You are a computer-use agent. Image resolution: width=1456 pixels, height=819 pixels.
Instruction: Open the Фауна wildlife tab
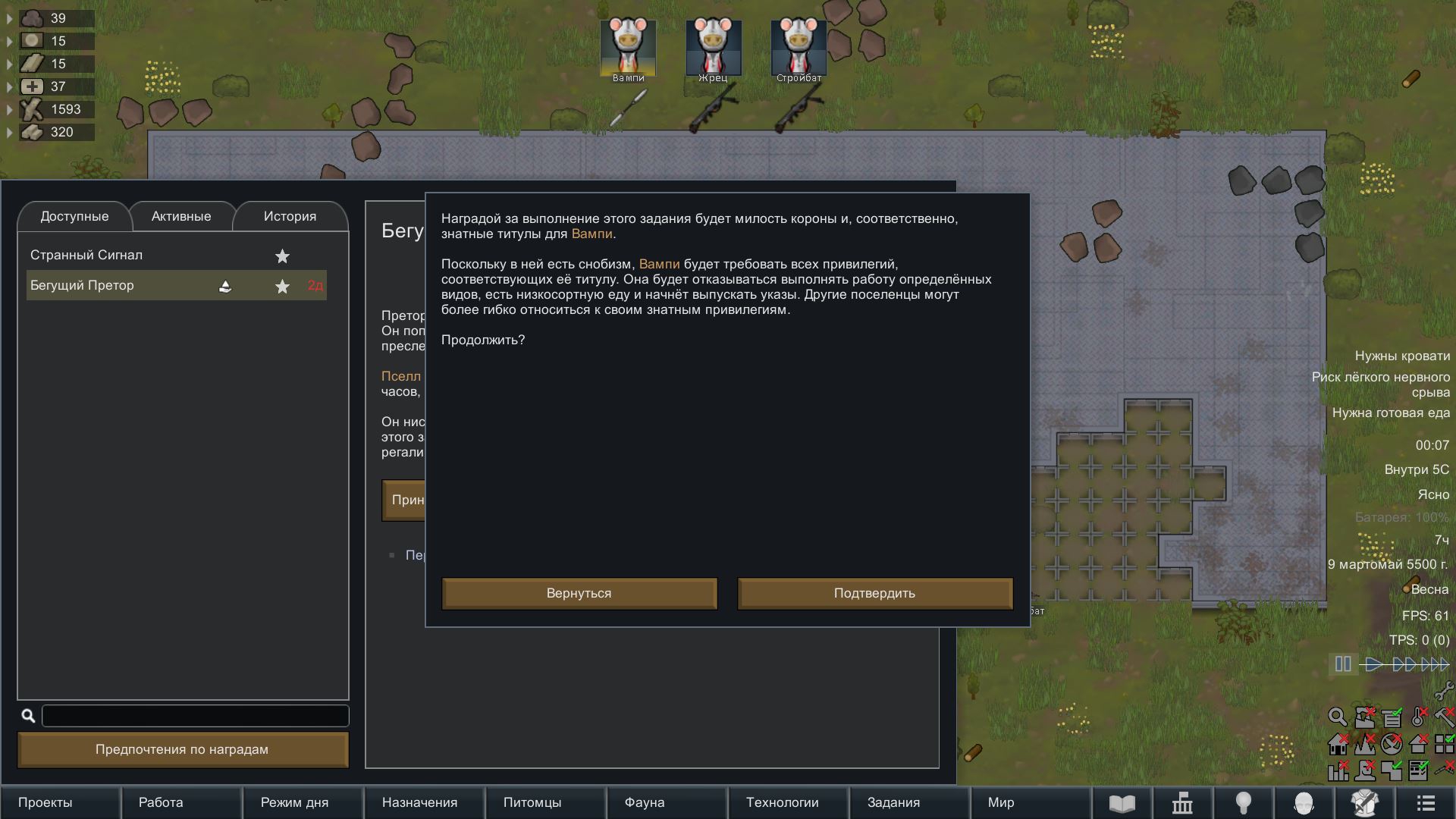pos(645,802)
